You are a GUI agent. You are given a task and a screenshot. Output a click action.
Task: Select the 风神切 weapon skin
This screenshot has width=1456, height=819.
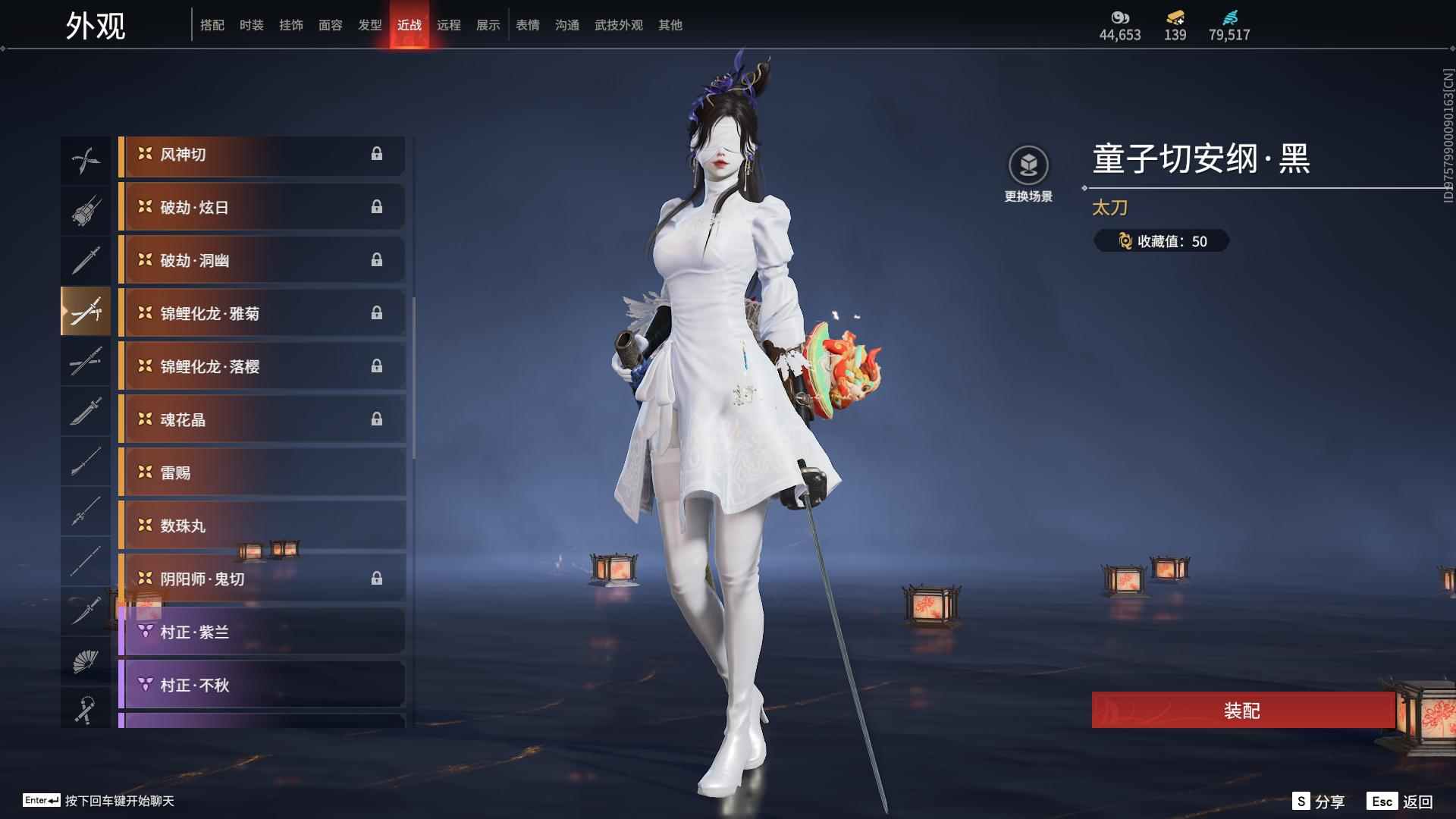(262, 155)
